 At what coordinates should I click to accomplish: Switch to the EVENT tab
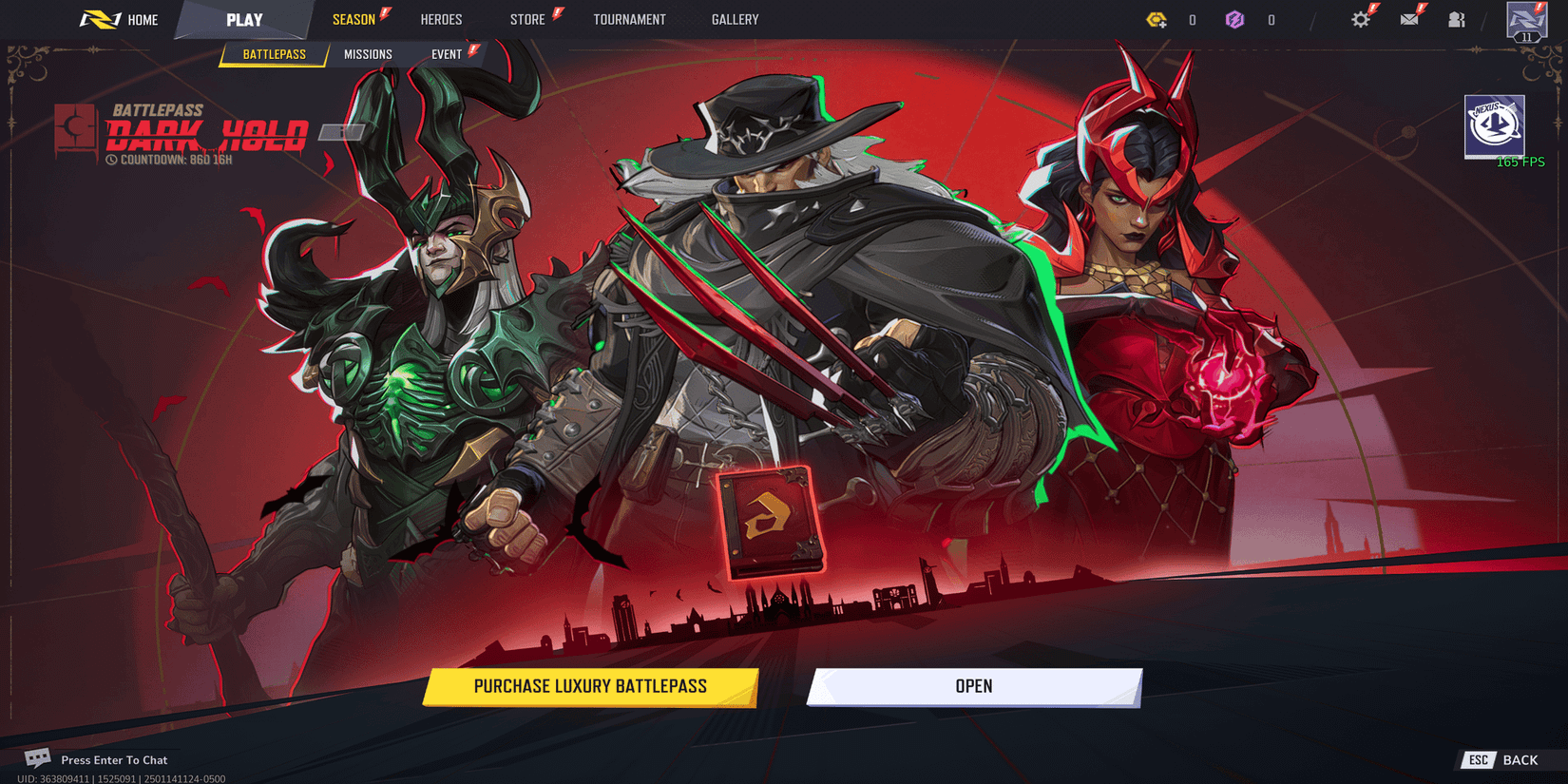447,54
